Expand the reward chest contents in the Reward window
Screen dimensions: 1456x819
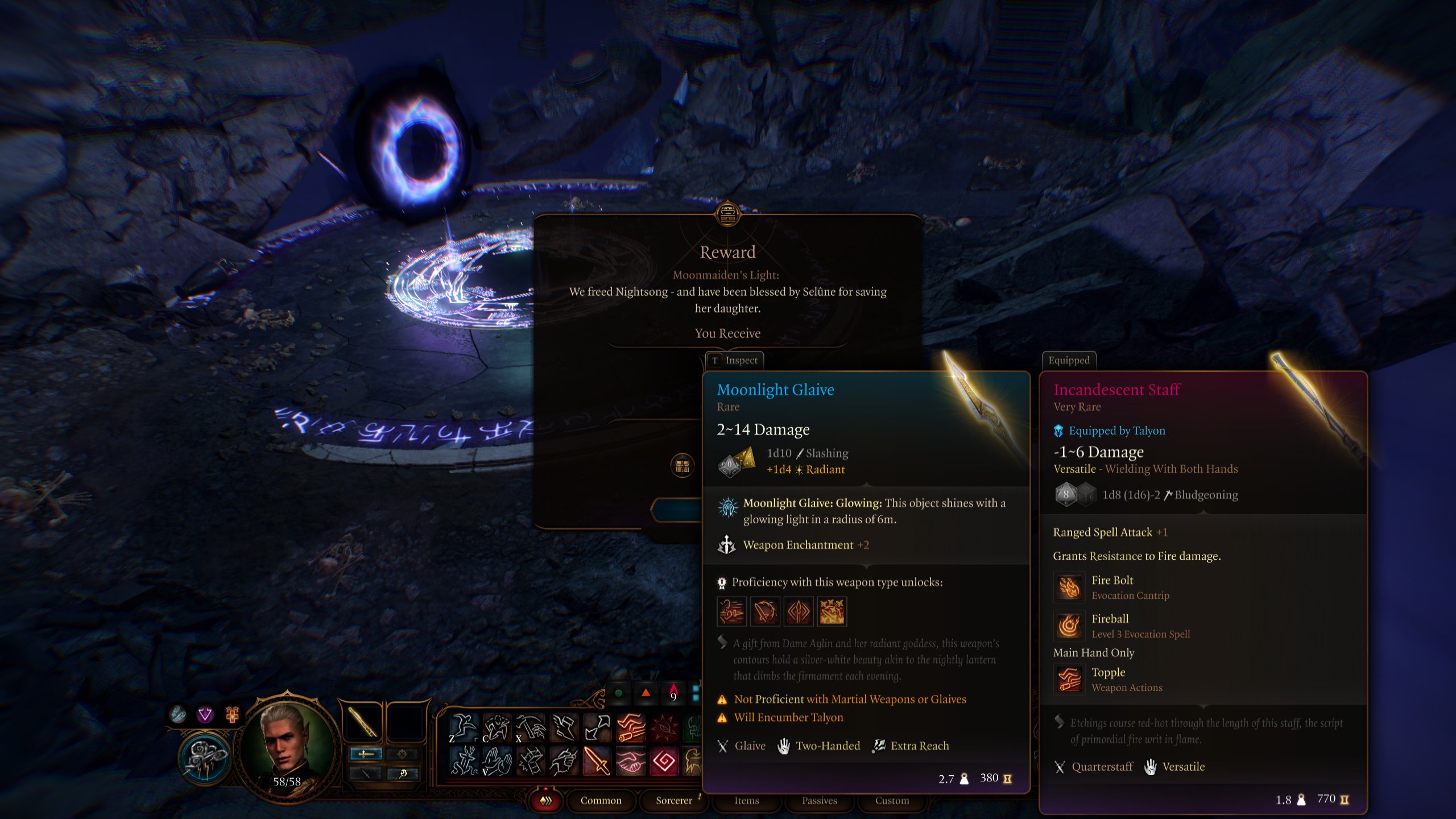[x=684, y=465]
